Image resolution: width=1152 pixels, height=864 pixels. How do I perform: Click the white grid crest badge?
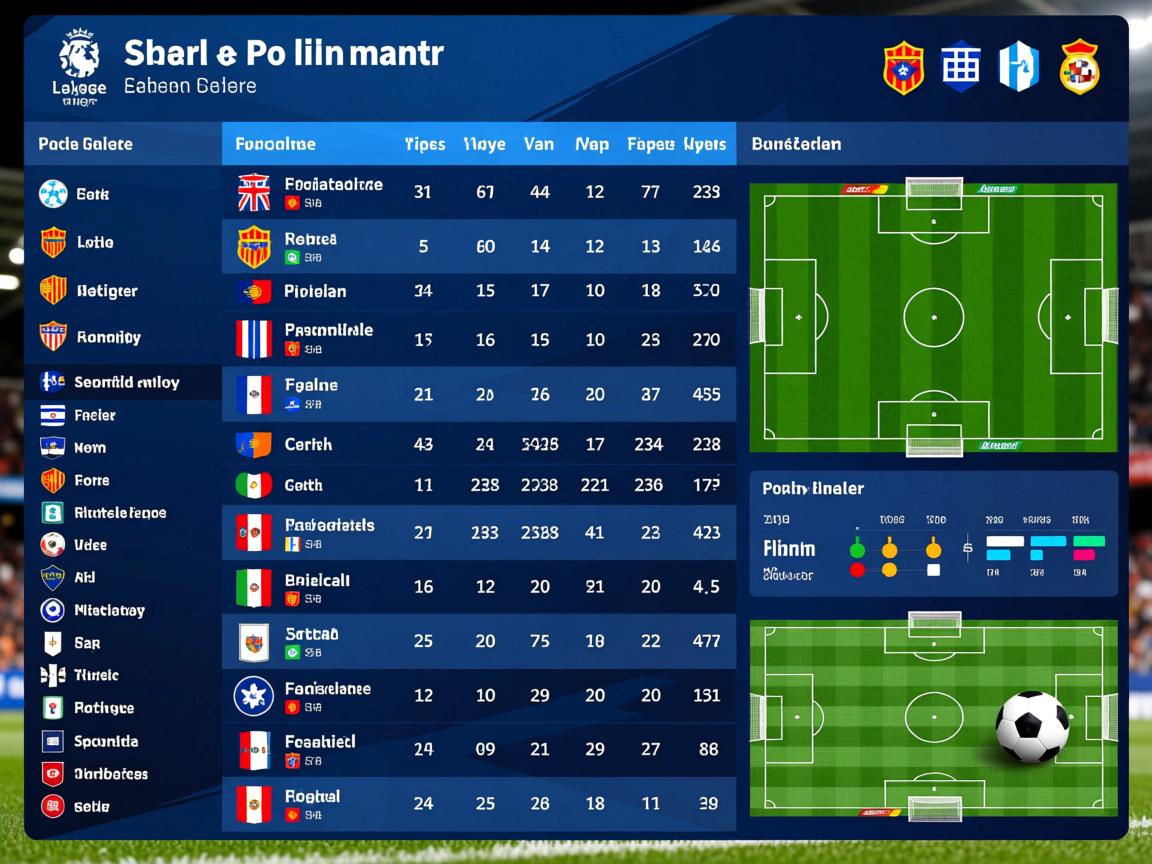[x=960, y=68]
